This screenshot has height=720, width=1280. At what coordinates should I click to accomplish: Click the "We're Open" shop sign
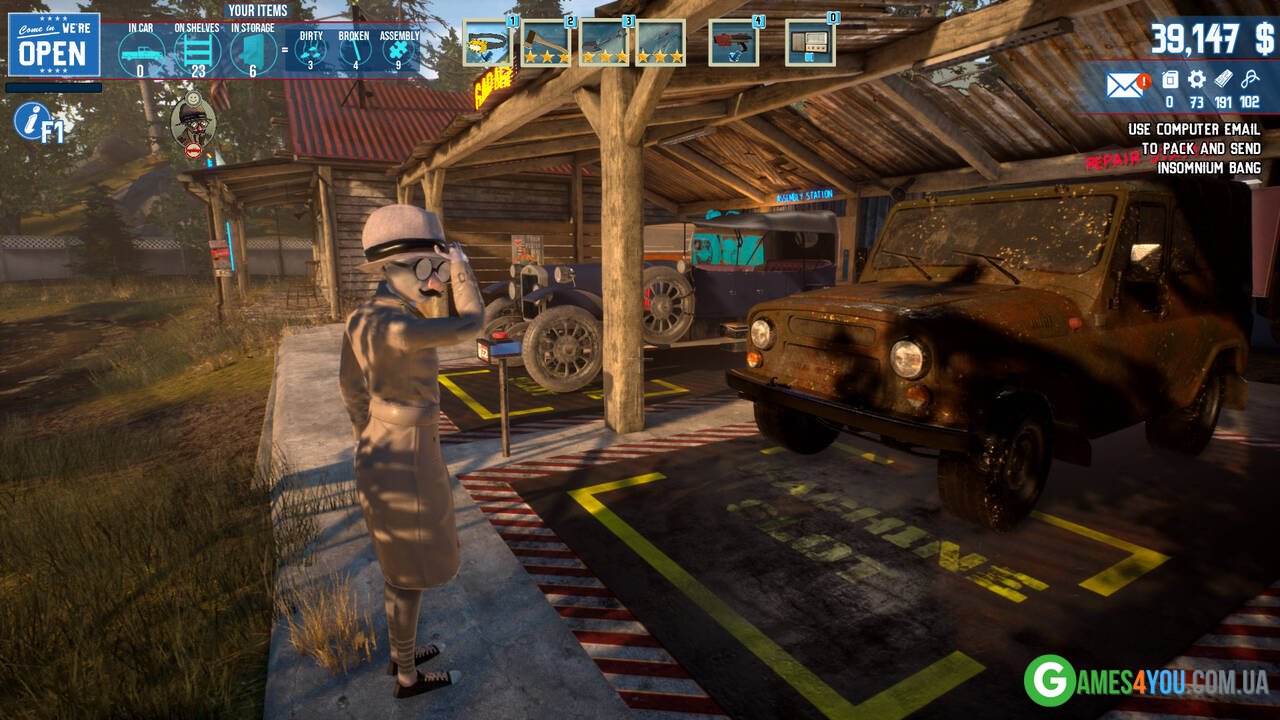click(54, 45)
